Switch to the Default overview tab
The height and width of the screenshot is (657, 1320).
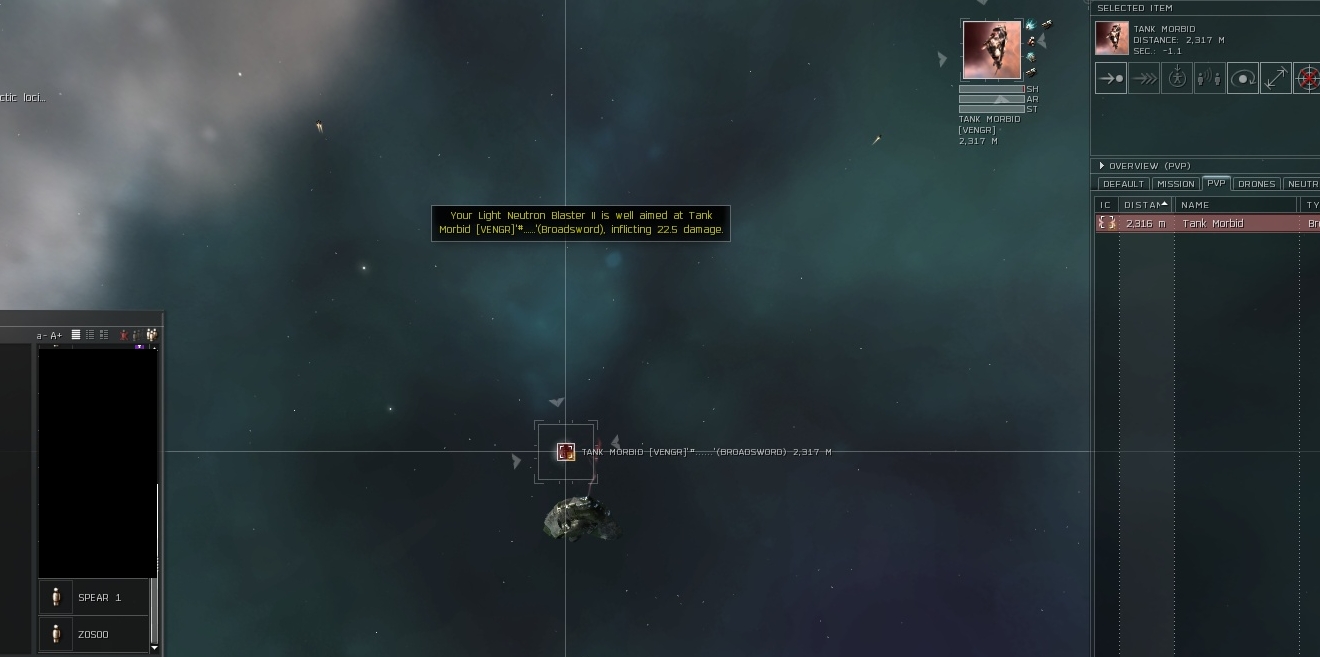click(x=1123, y=184)
